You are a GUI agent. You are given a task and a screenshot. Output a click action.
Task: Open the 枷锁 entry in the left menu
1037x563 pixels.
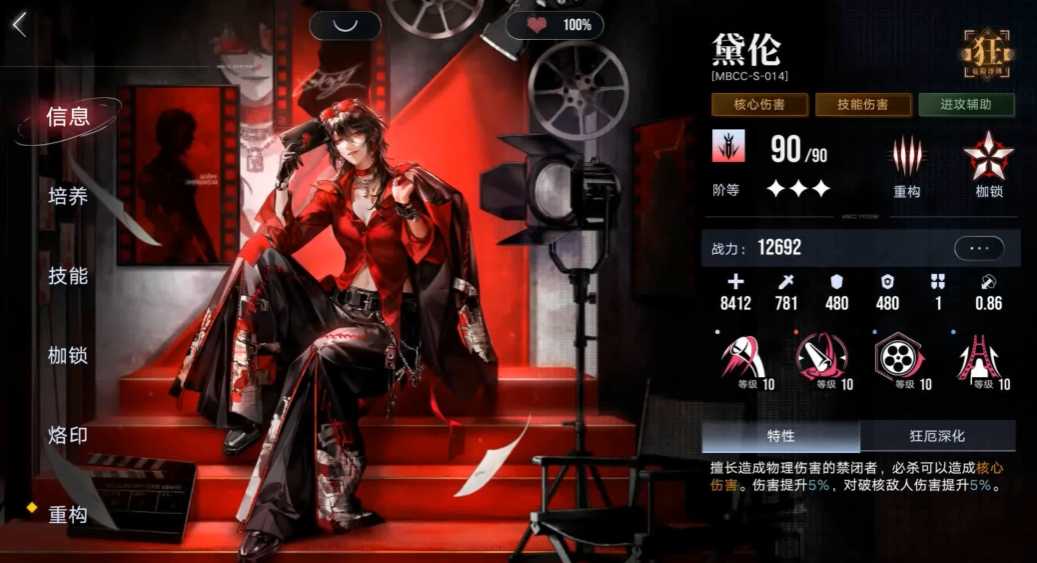point(68,355)
